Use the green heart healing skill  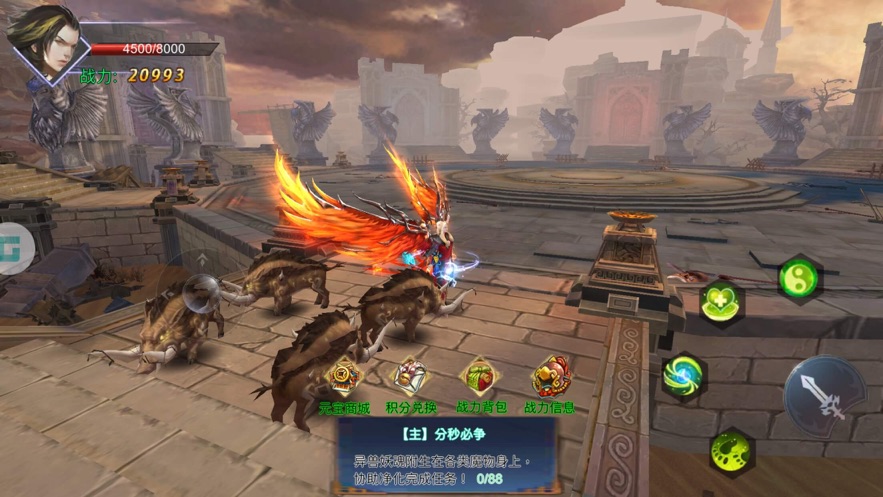[x=722, y=301]
